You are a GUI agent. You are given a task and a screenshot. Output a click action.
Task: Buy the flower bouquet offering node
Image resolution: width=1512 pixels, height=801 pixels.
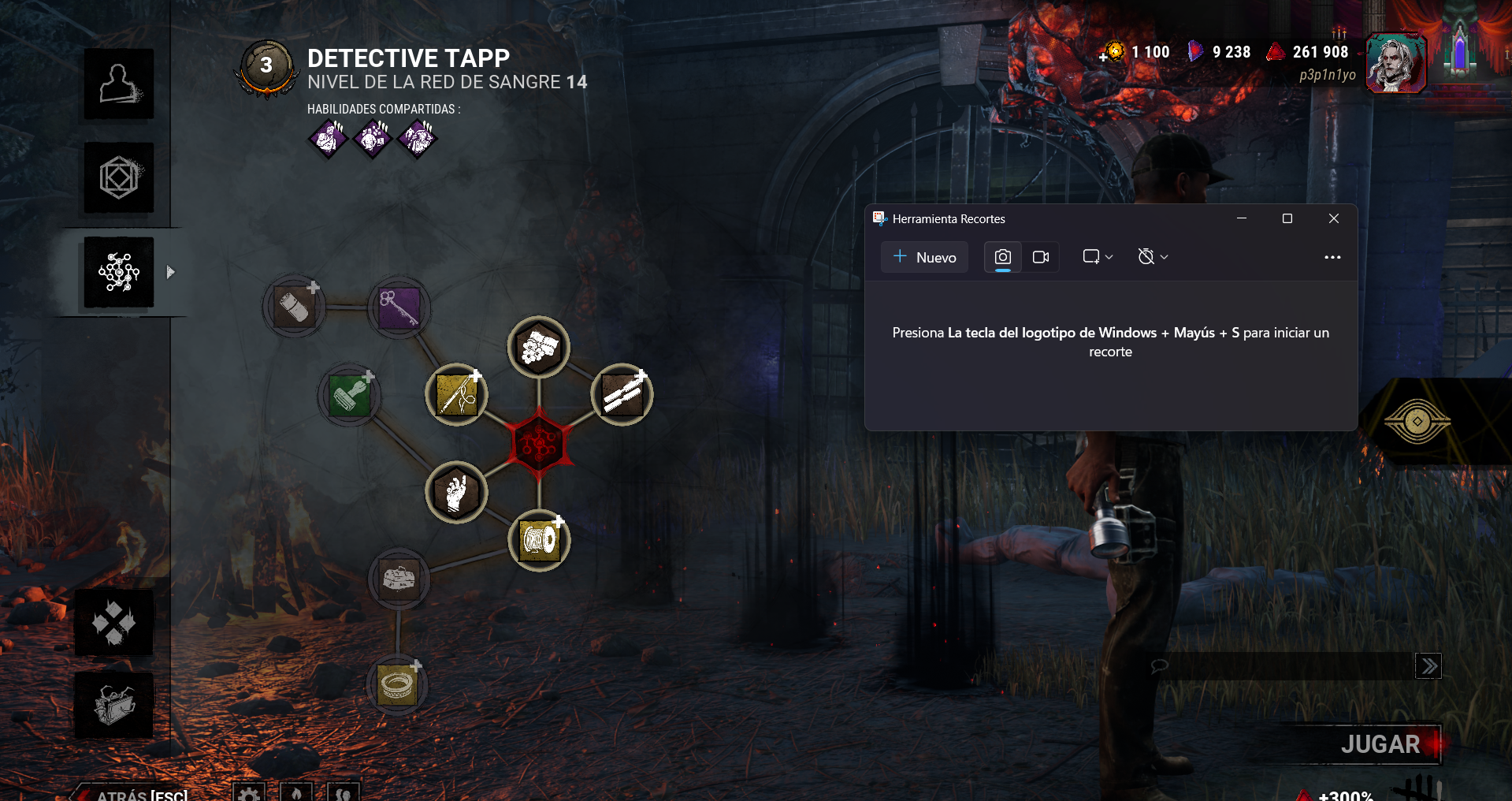click(x=539, y=347)
